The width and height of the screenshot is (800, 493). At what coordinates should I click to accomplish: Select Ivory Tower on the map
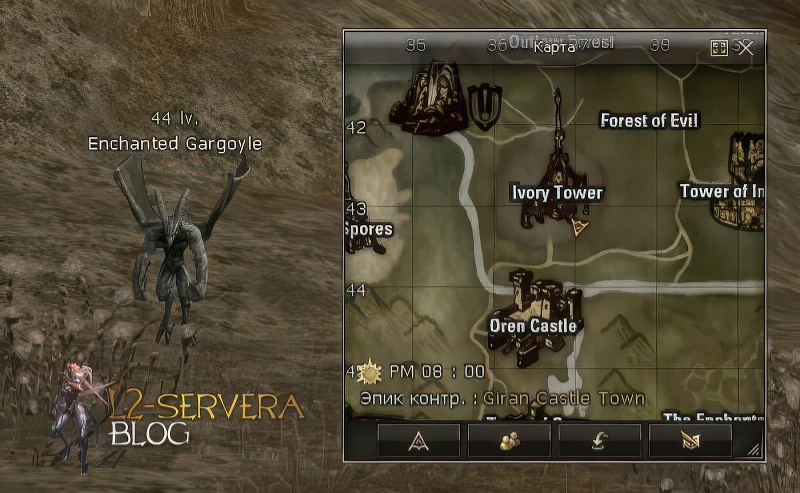tap(558, 192)
